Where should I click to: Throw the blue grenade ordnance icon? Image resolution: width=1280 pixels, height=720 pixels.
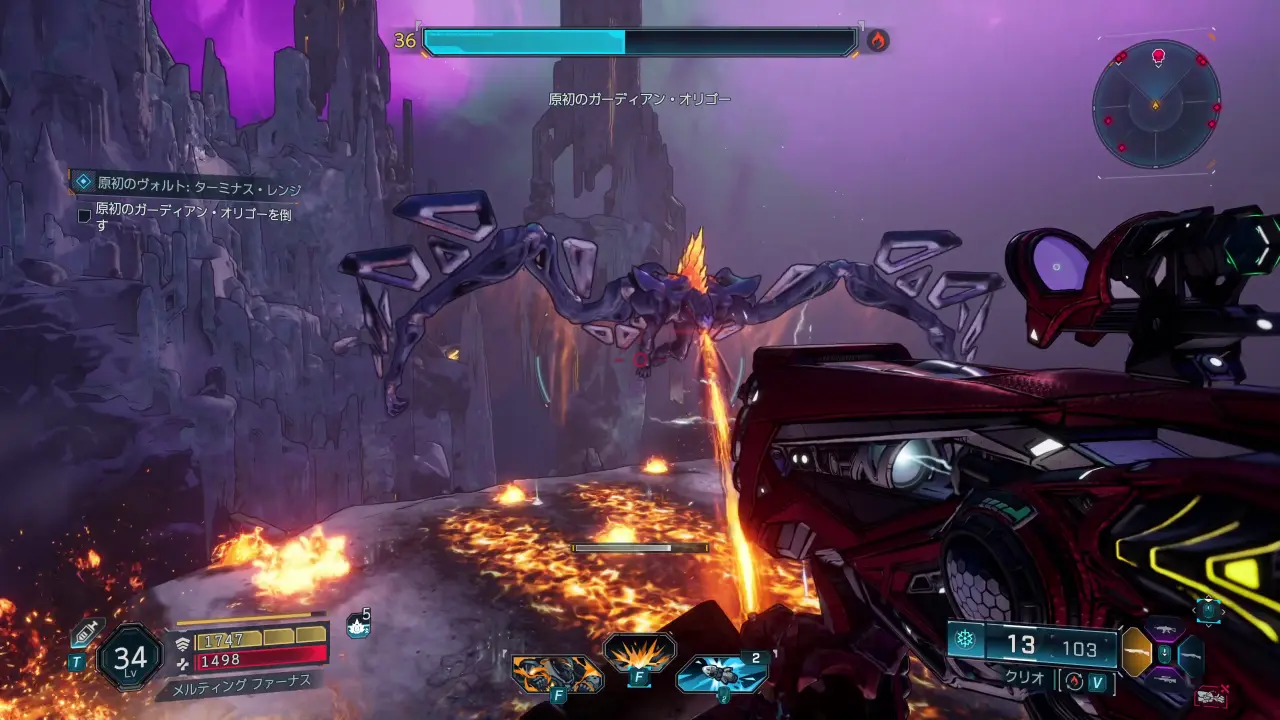(720, 674)
